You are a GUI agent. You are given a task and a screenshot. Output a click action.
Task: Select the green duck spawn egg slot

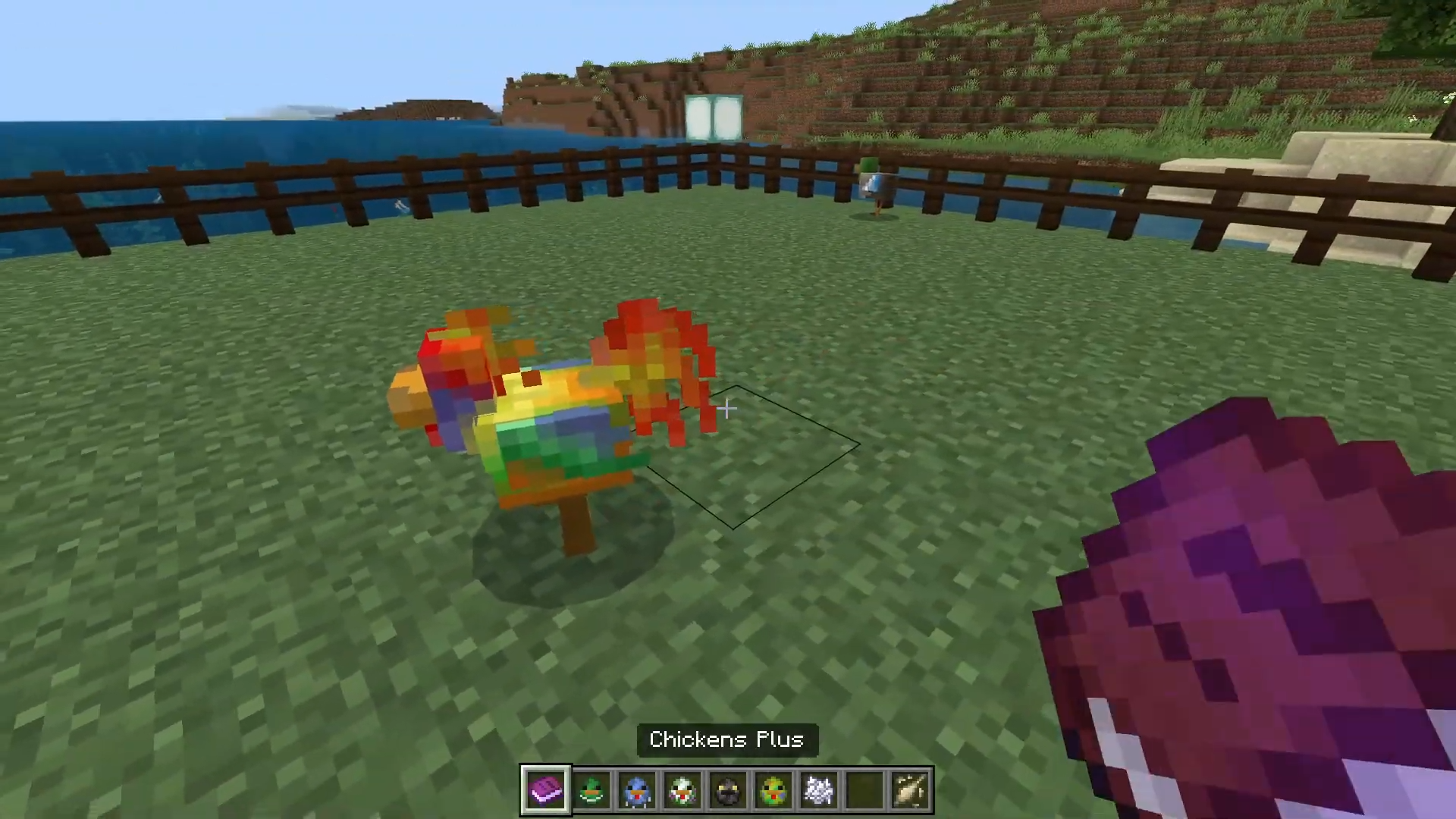(x=591, y=790)
